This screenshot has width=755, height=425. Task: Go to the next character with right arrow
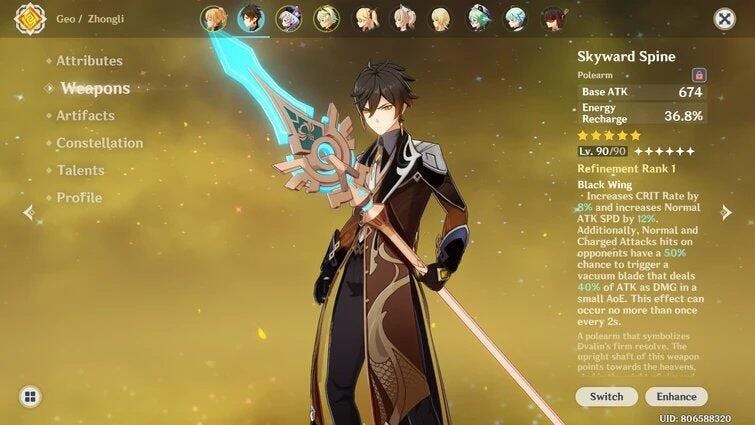(727, 212)
